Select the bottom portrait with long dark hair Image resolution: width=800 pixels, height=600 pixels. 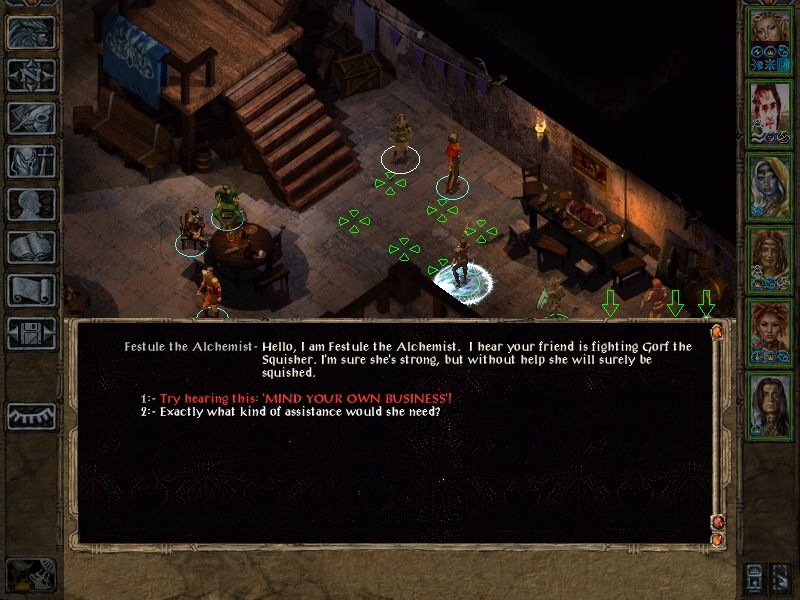click(x=770, y=402)
